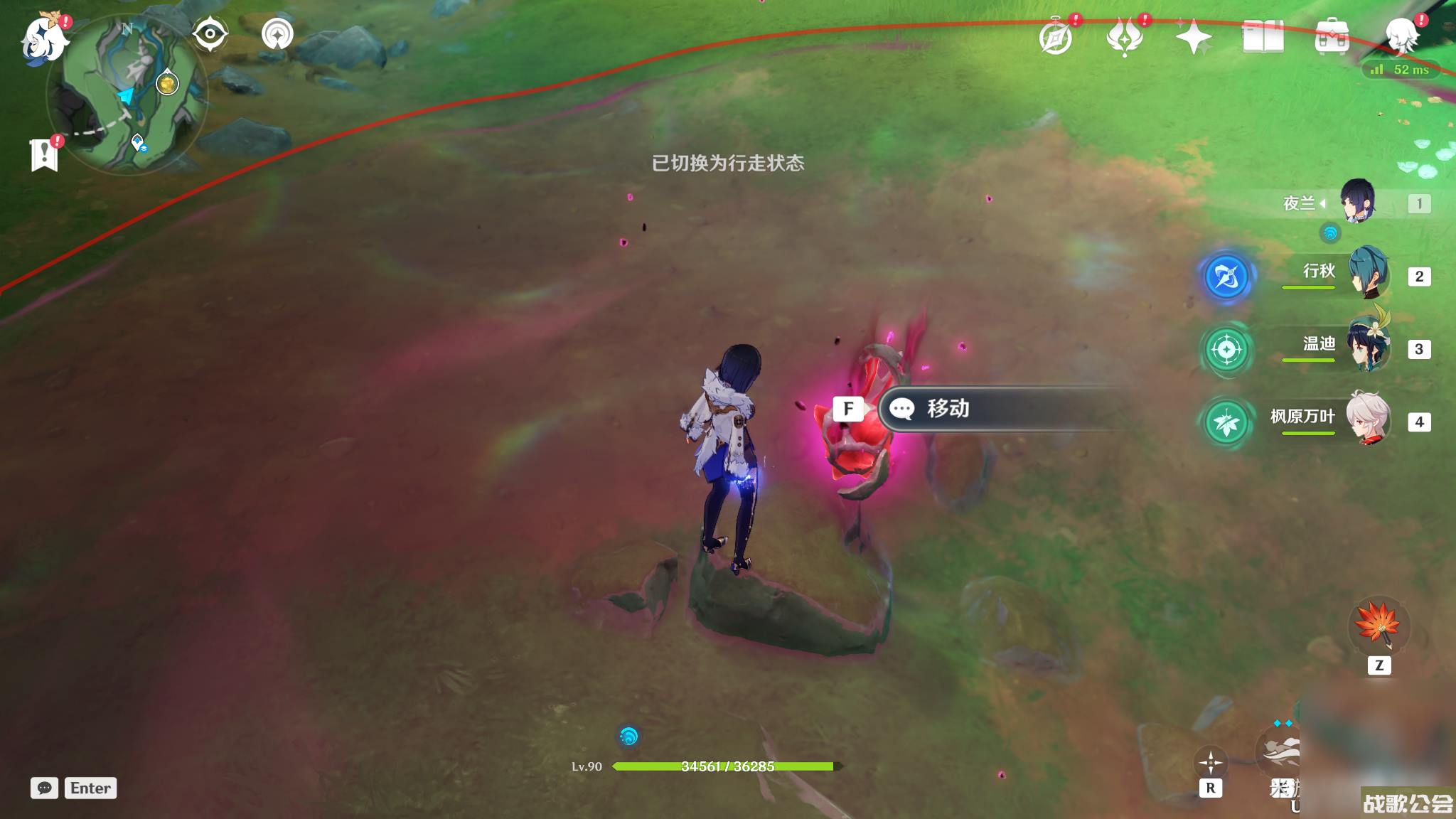This screenshot has height=819, width=1456.
Task: Open the Adventurer Handbook book icon
Action: pos(1265,36)
